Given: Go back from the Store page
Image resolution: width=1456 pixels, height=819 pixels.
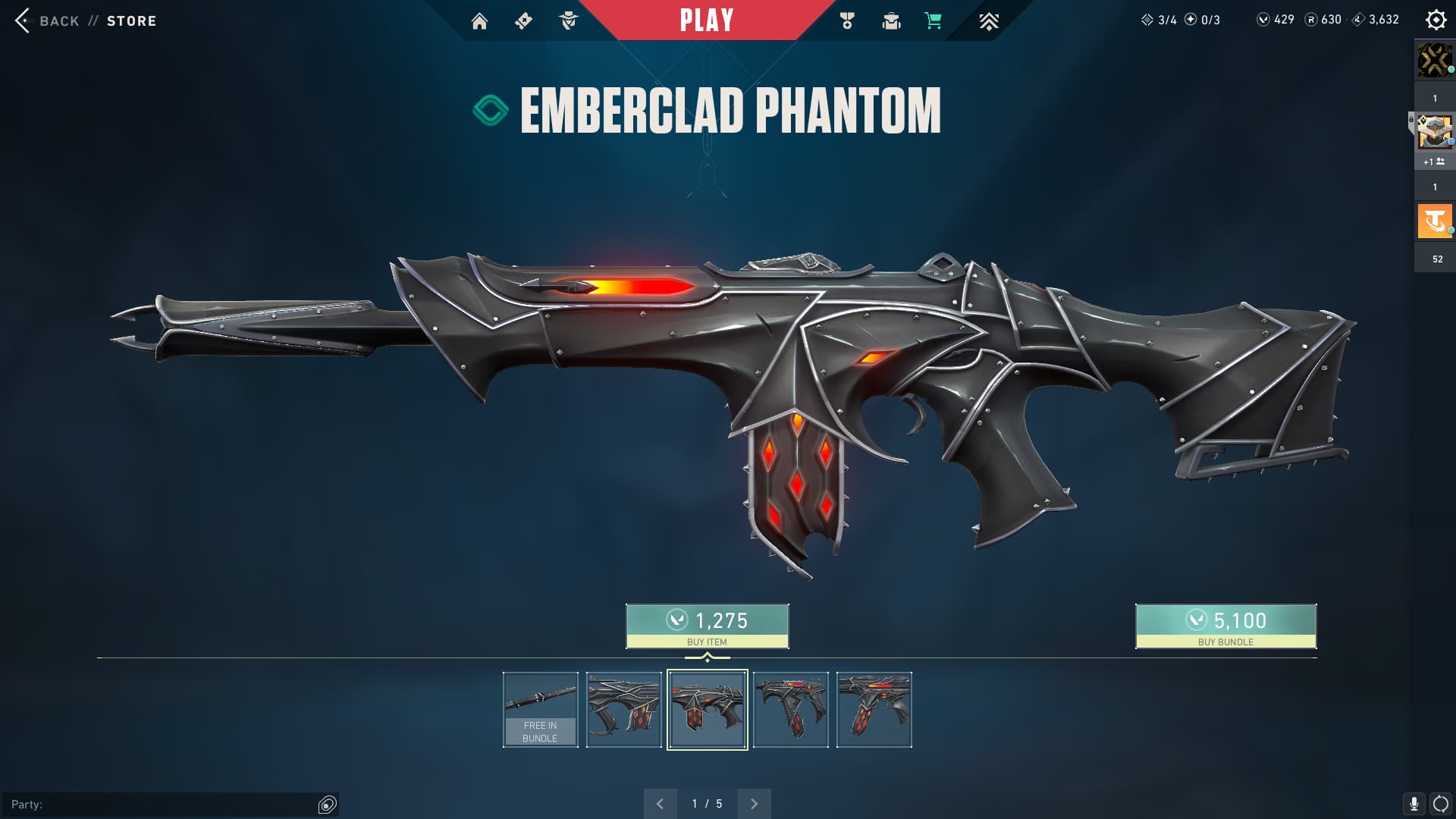Looking at the screenshot, I should (47, 21).
